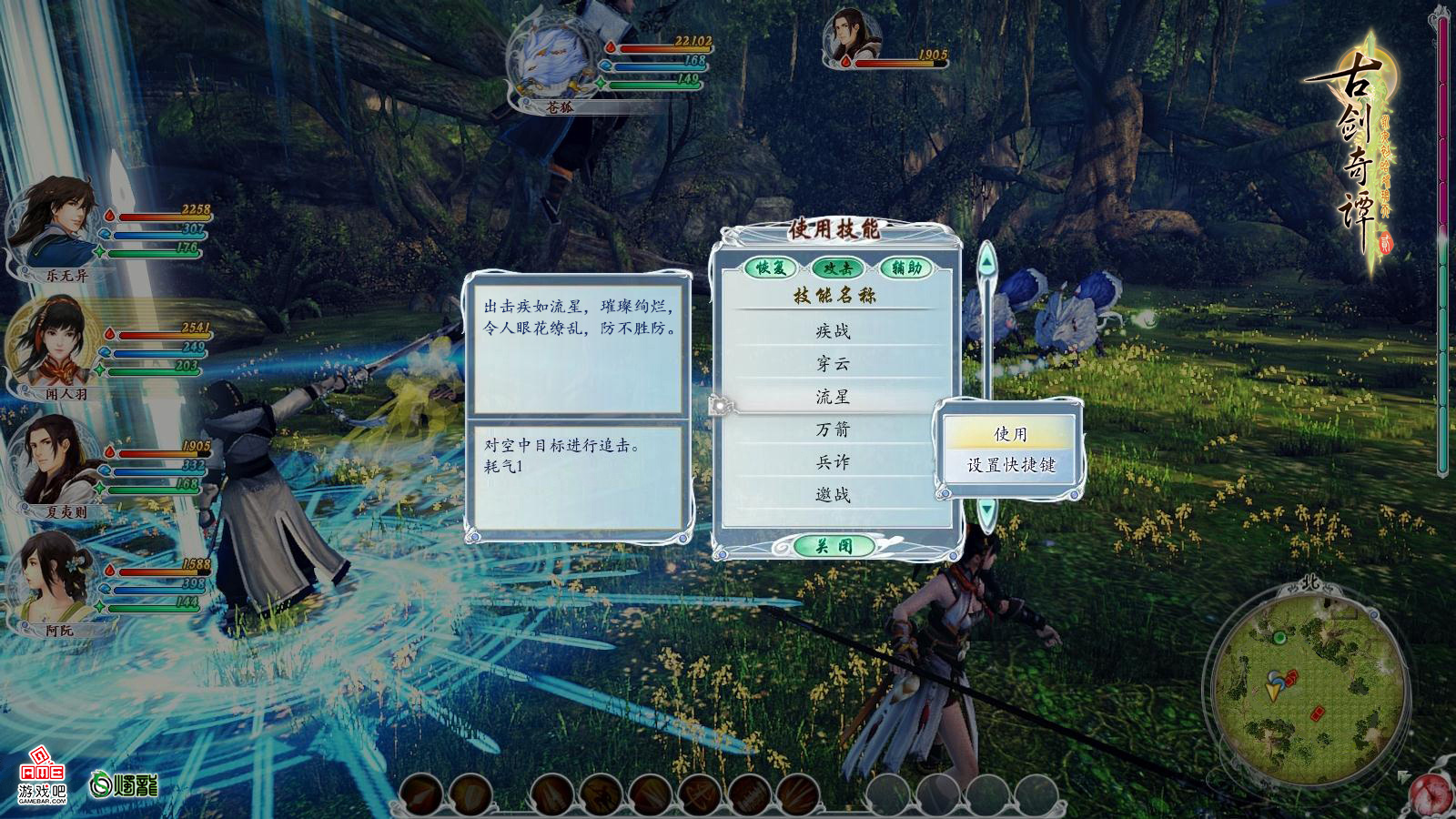
Task: Select the 穿云 skill entry
Action: point(833,364)
